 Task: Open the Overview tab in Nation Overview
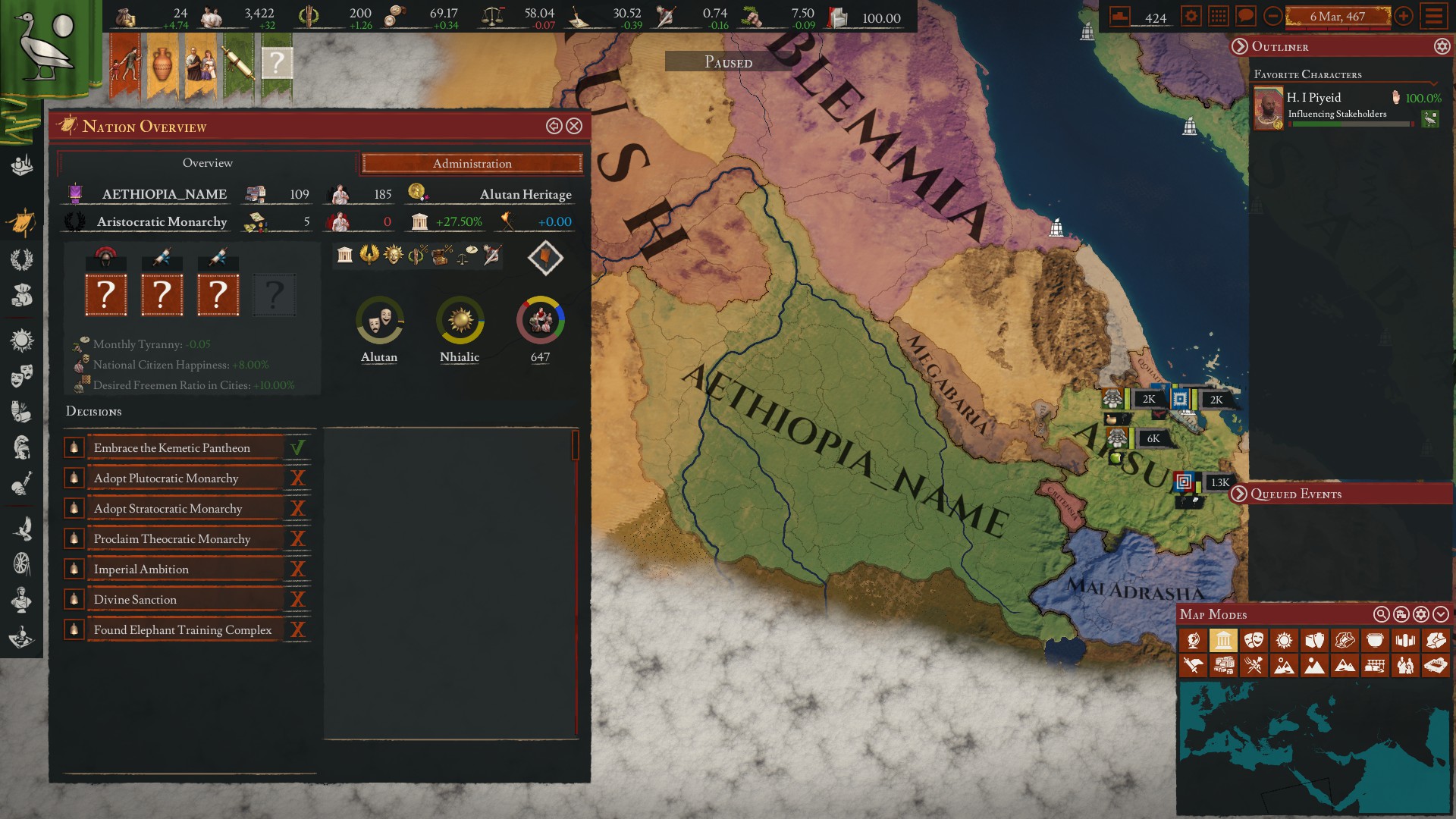coord(208,163)
